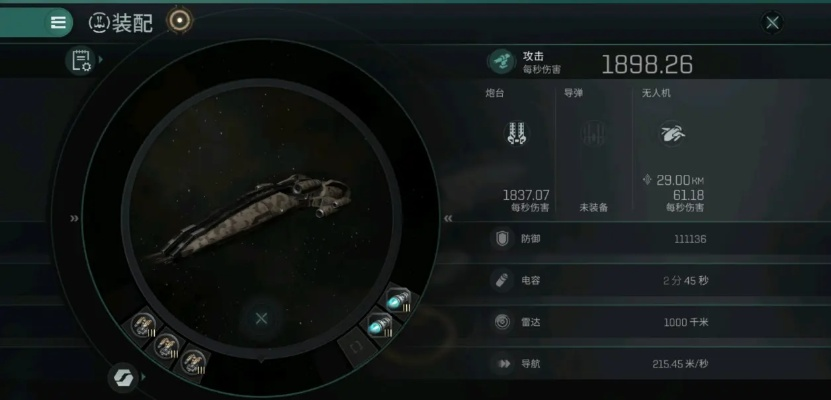
Task: Click the gold ring icon beside 装配
Action: click(x=179, y=20)
